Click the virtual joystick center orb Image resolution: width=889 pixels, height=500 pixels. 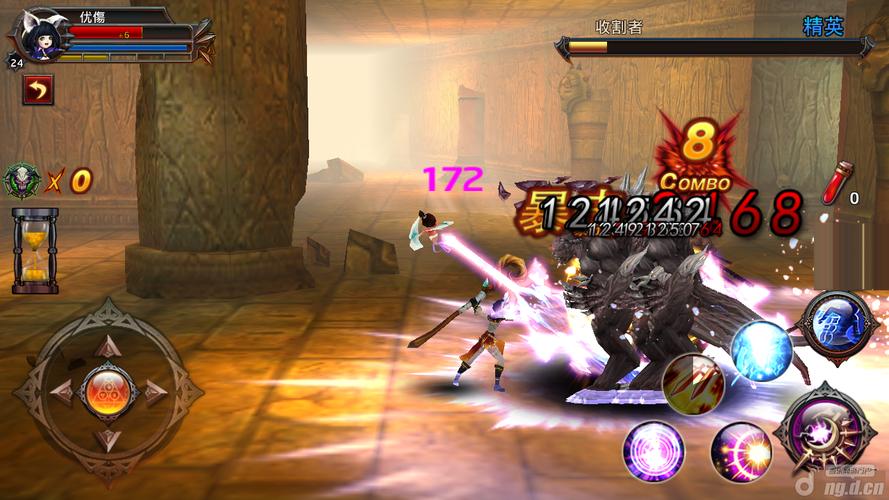[x=107, y=390]
